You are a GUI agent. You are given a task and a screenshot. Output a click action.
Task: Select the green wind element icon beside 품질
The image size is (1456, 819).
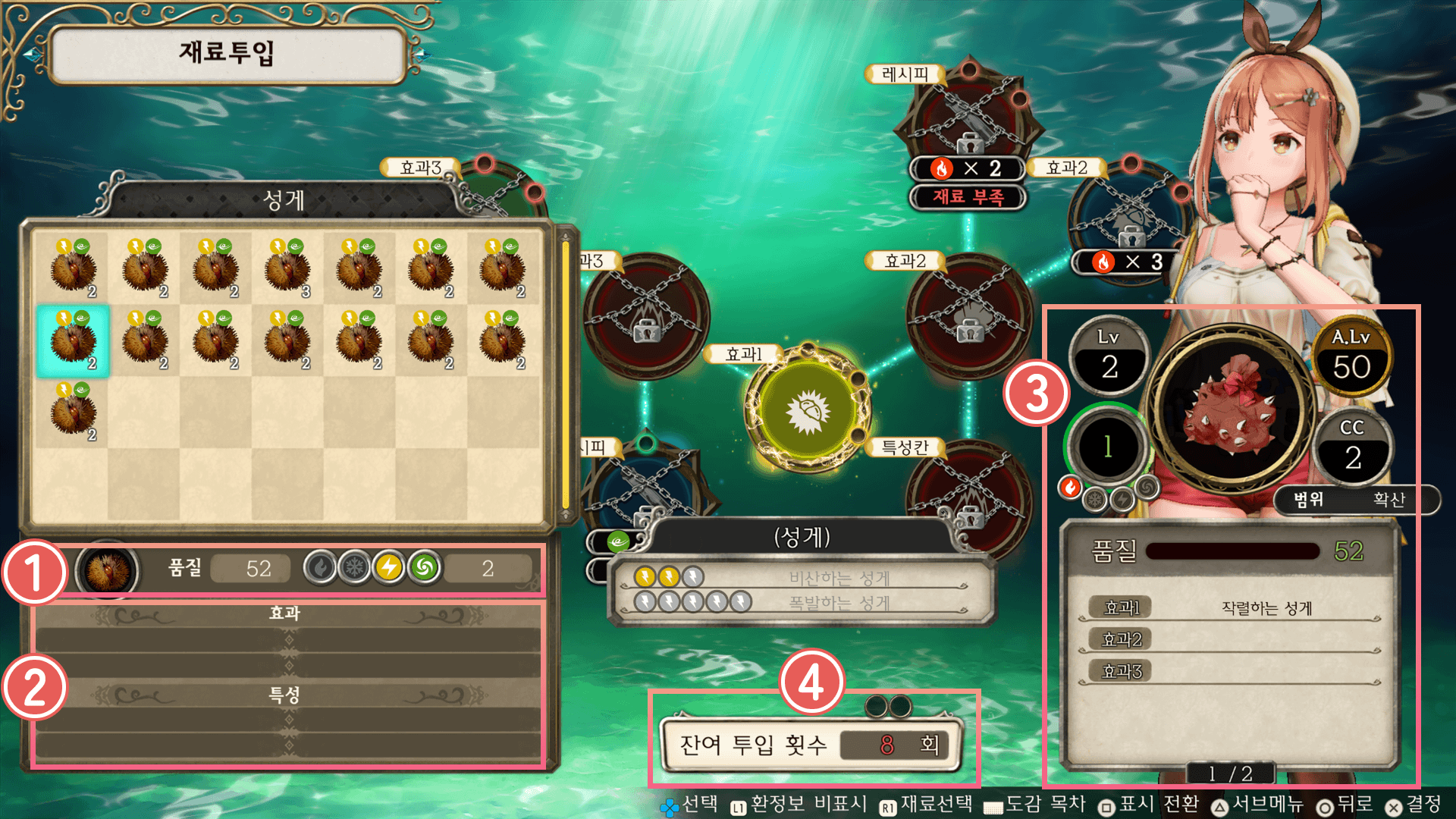pos(425,567)
